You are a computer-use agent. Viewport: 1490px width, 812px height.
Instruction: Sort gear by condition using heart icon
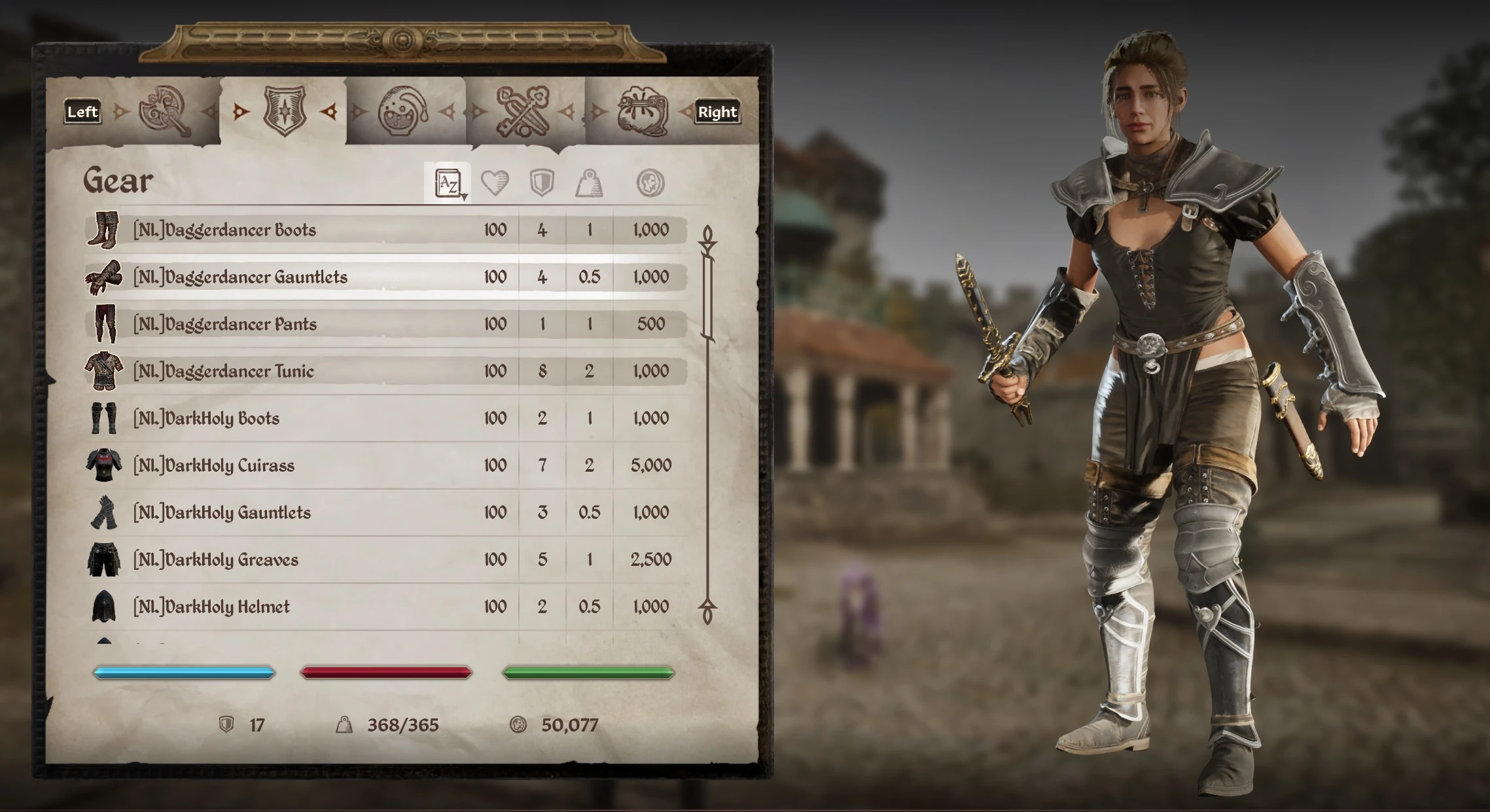click(x=495, y=183)
